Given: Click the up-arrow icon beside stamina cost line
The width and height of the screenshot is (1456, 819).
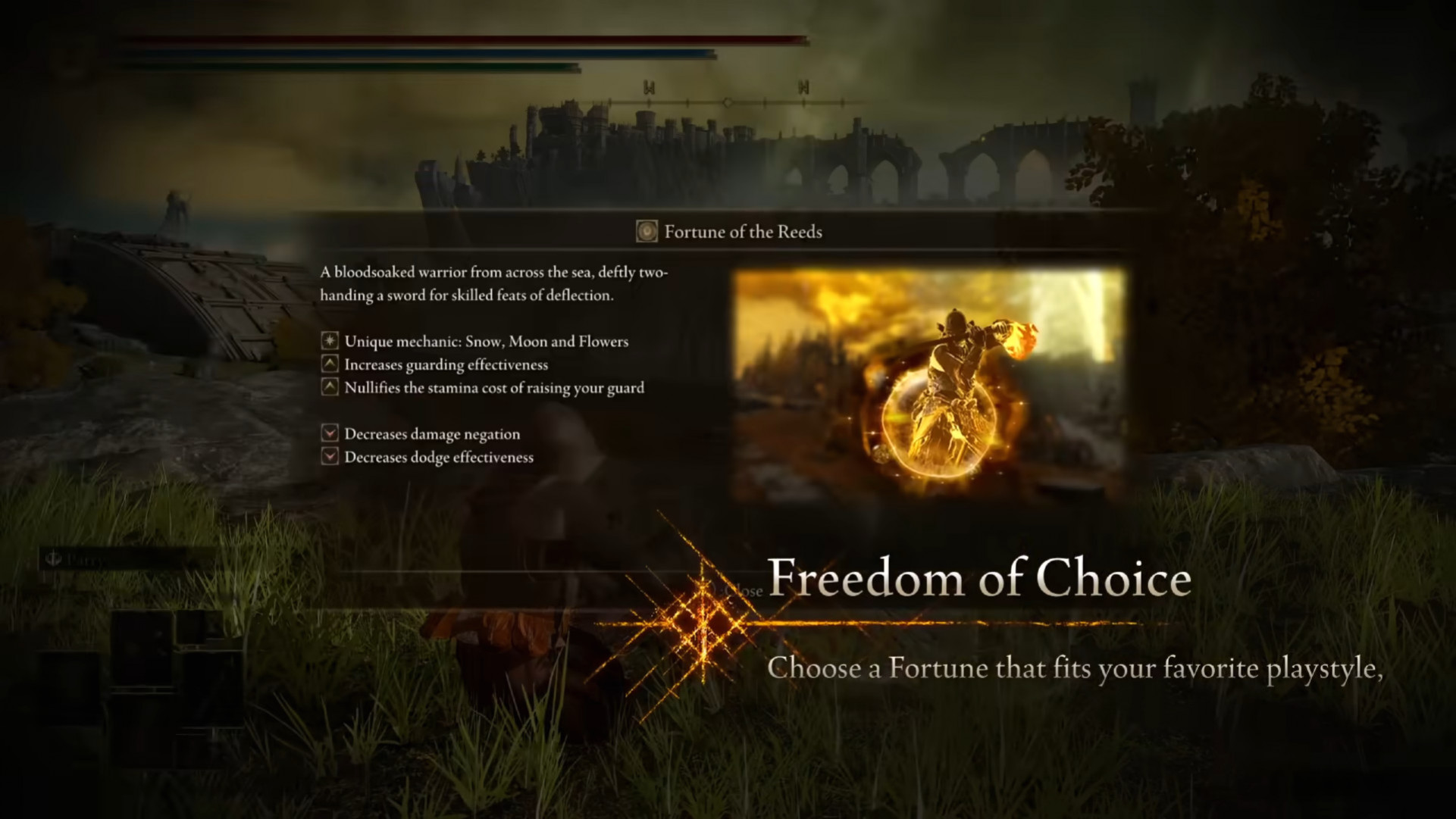Looking at the screenshot, I should (x=329, y=387).
